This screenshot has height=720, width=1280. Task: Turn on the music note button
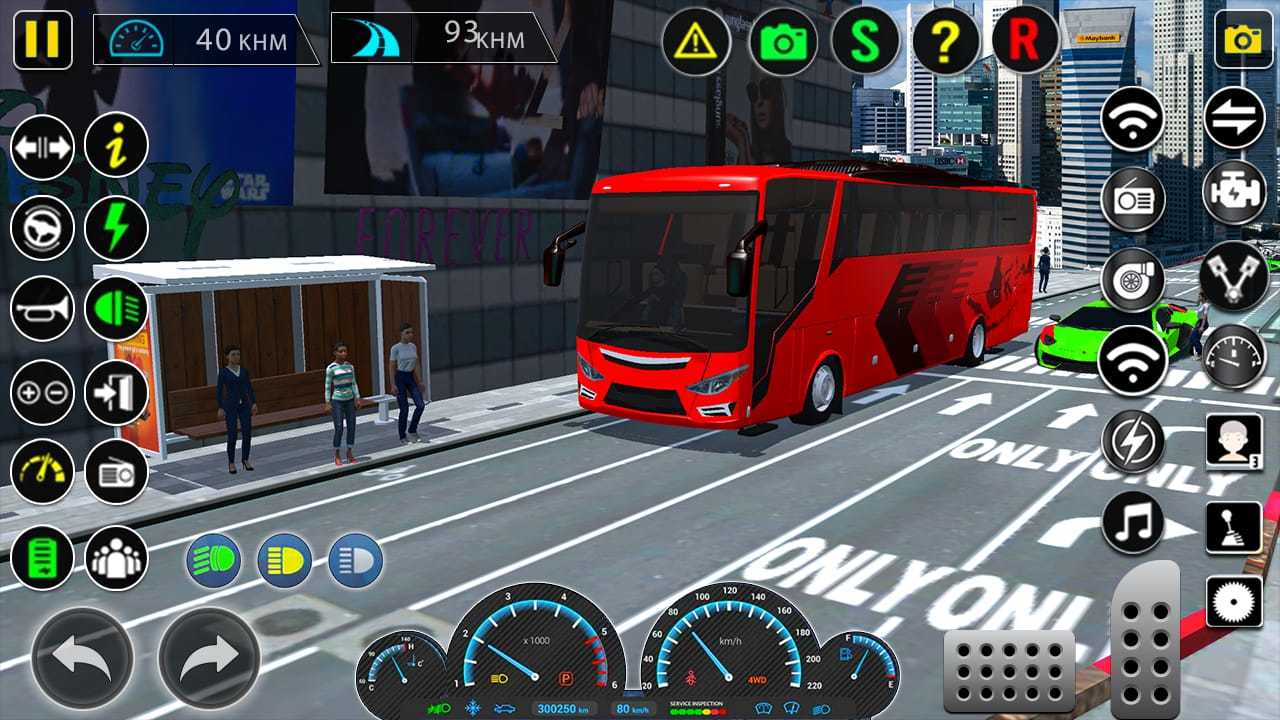pyautogui.click(x=1133, y=522)
